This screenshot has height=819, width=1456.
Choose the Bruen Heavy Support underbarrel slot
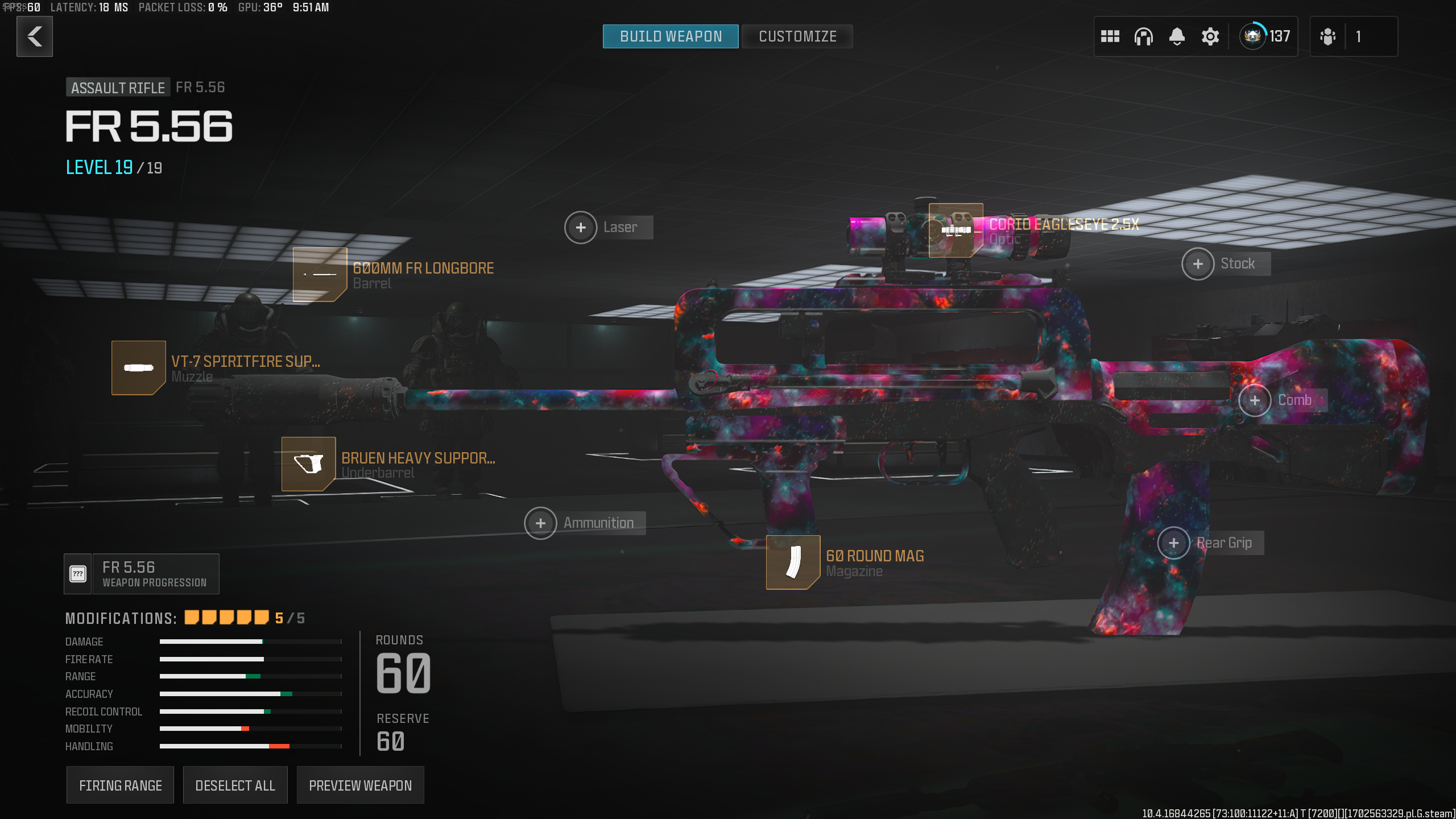pos(308,464)
